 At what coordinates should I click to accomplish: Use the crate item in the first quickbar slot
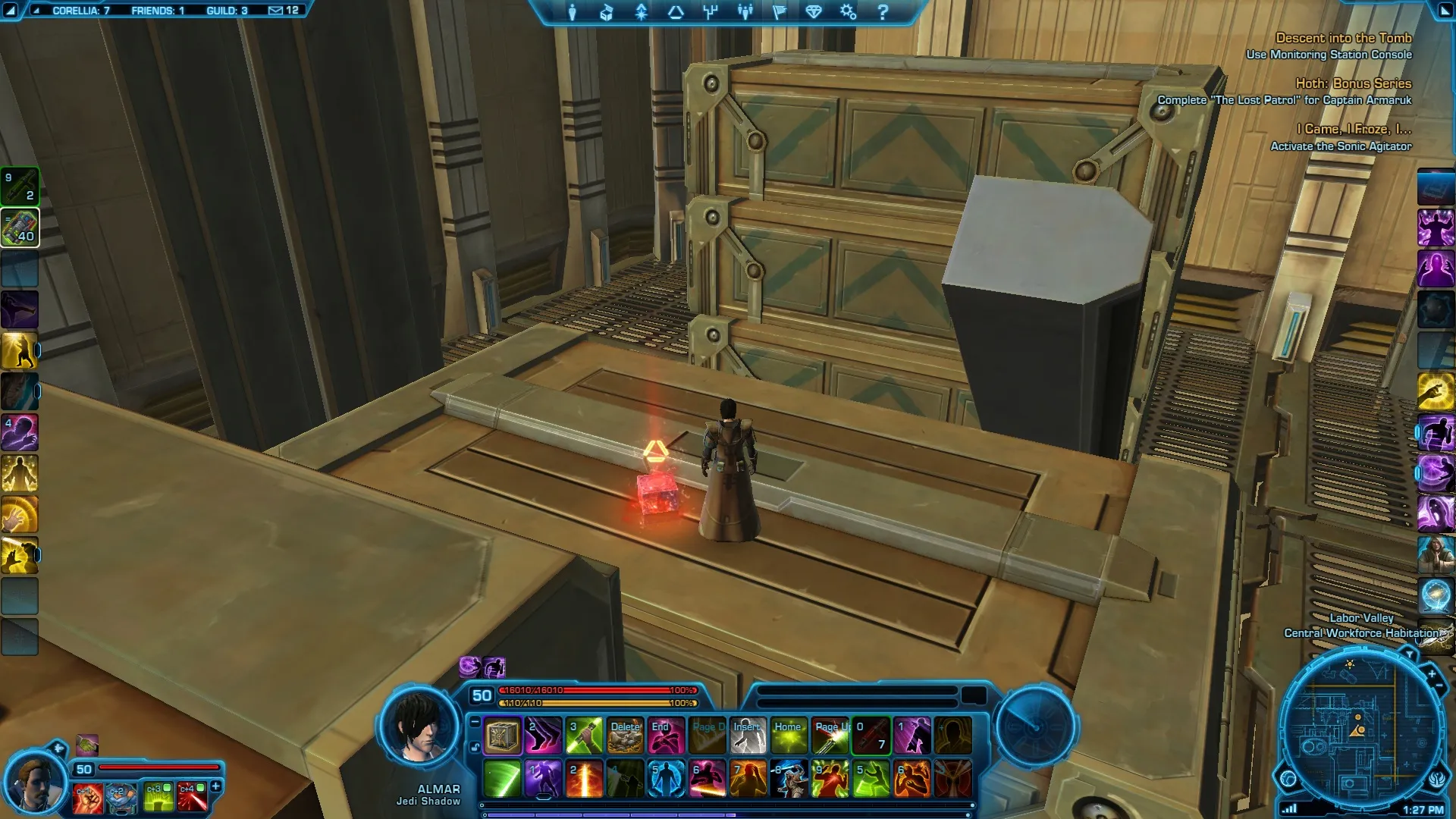(x=502, y=736)
